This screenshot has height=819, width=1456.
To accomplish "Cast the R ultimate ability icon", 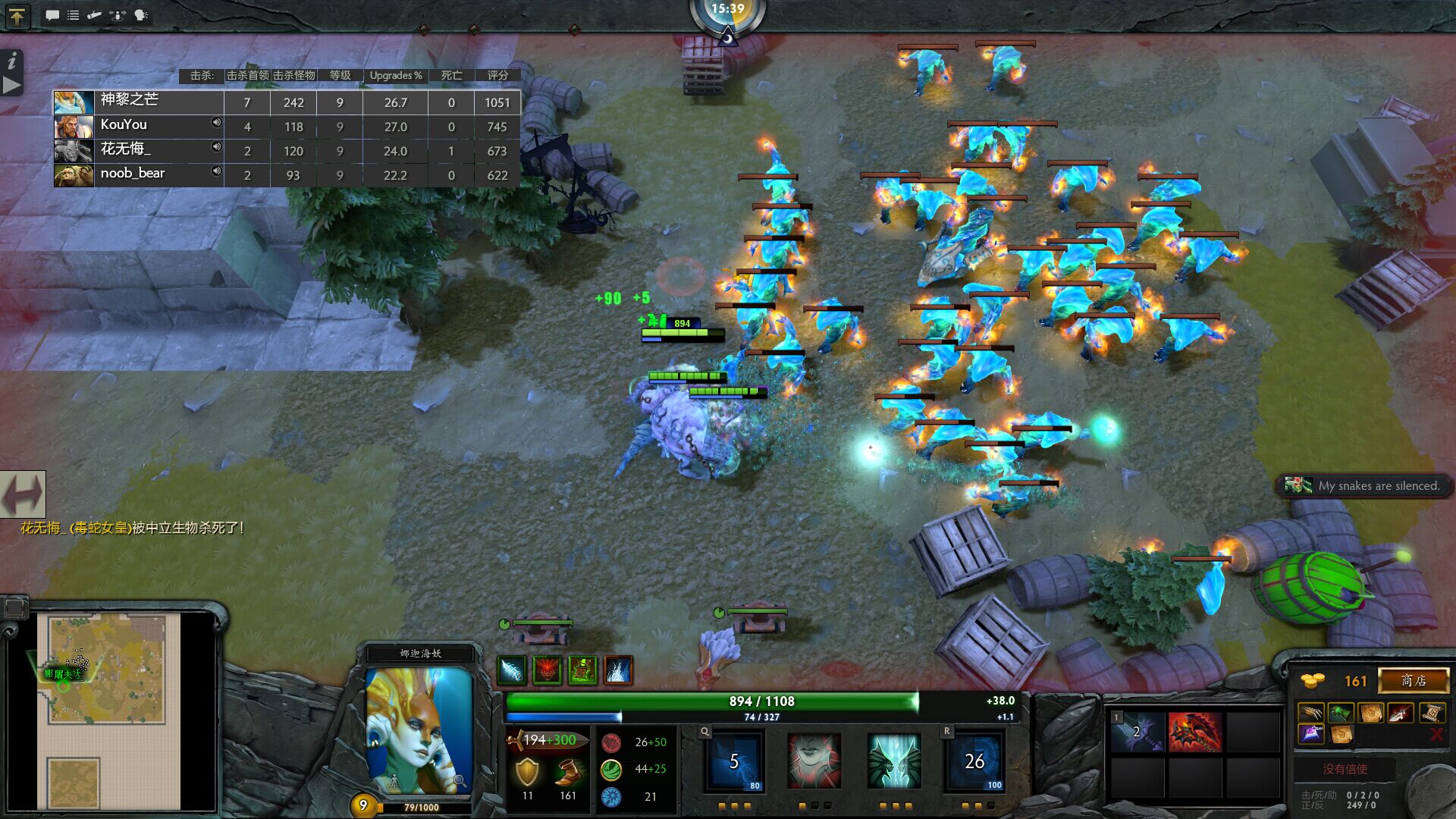I will click(x=975, y=761).
